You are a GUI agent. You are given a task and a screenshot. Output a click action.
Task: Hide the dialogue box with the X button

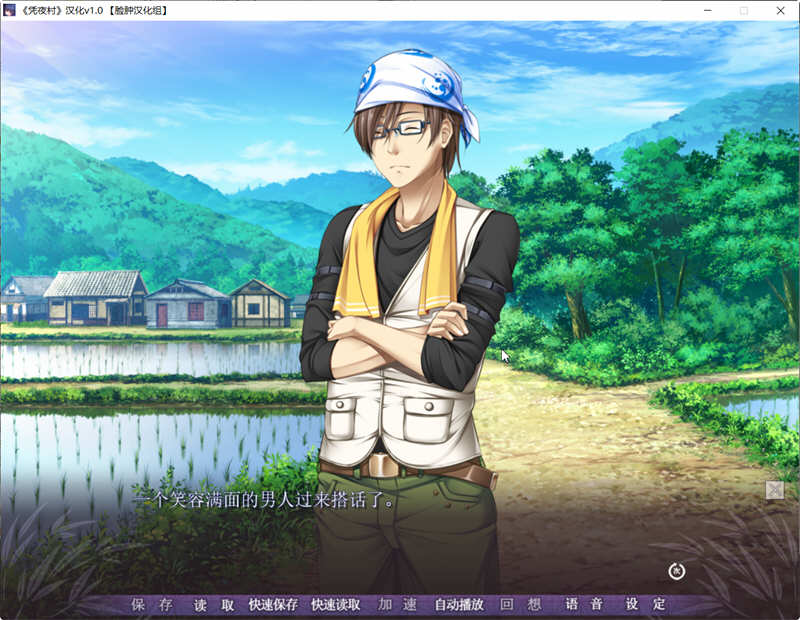(x=774, y=489)
